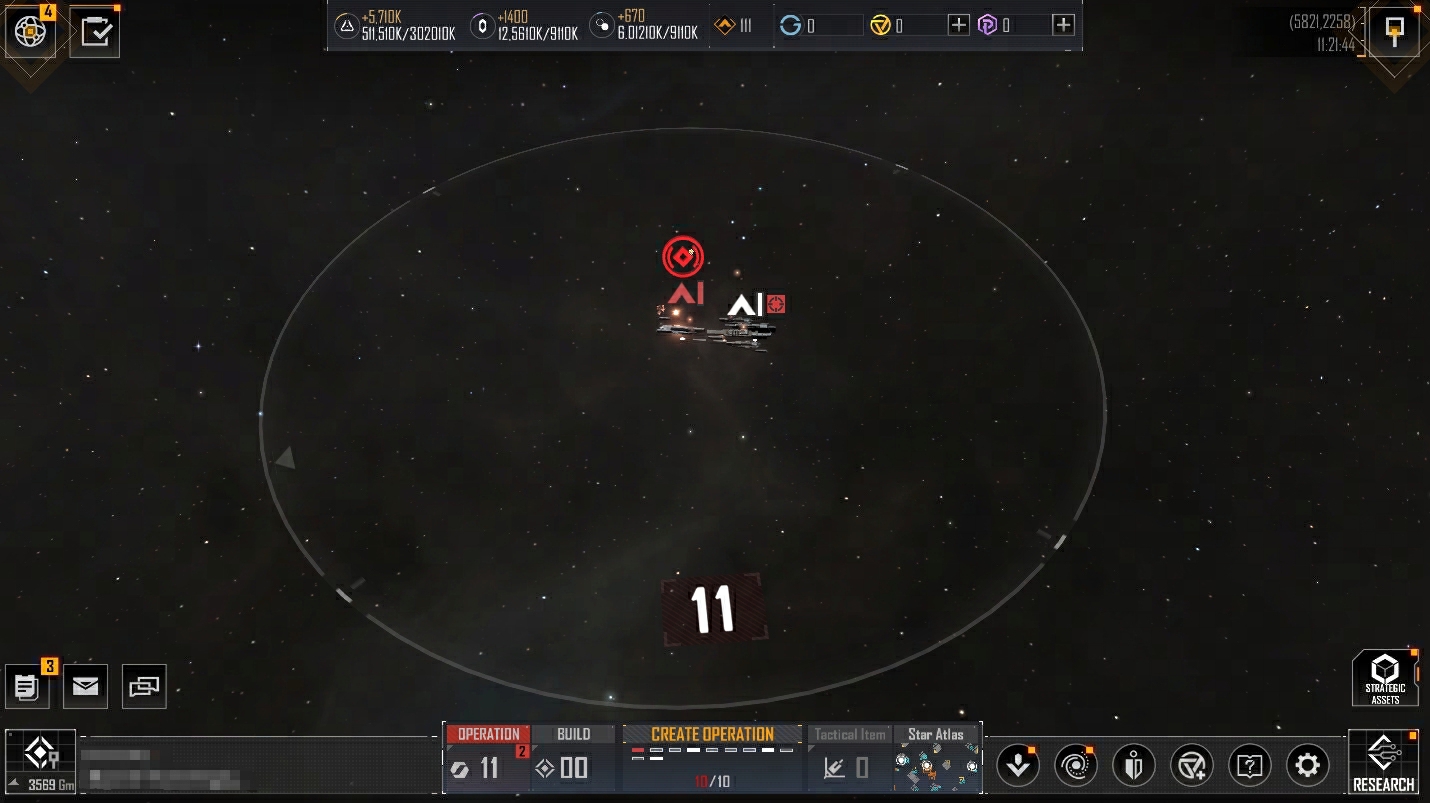Open the base locator icon showing 3569 Gm
This screenshot has width=1430, height=803.
pyautogui.click(x=40, y=760)
